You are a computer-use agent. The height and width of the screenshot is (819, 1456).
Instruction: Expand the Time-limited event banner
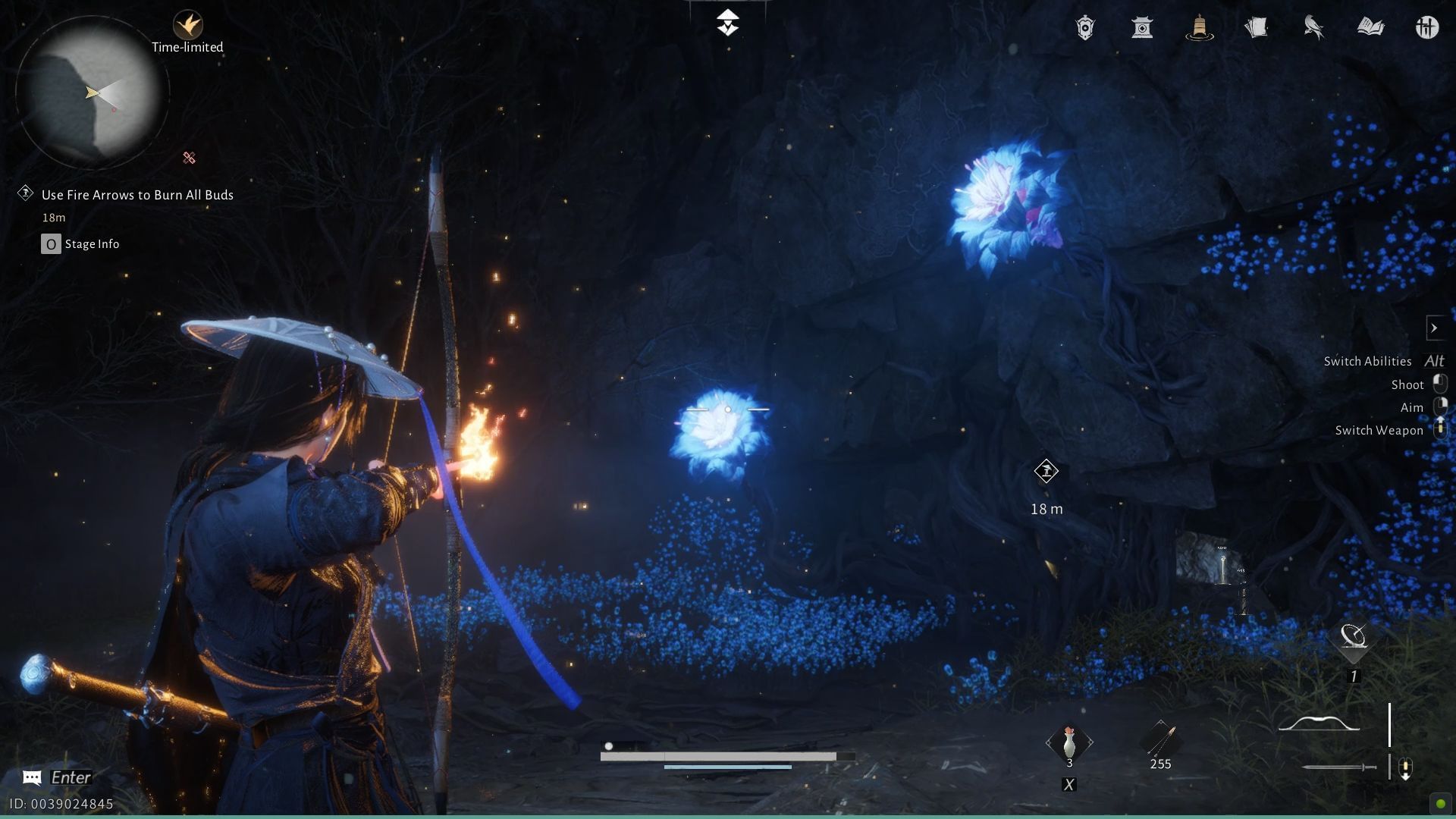coord(188,30)
